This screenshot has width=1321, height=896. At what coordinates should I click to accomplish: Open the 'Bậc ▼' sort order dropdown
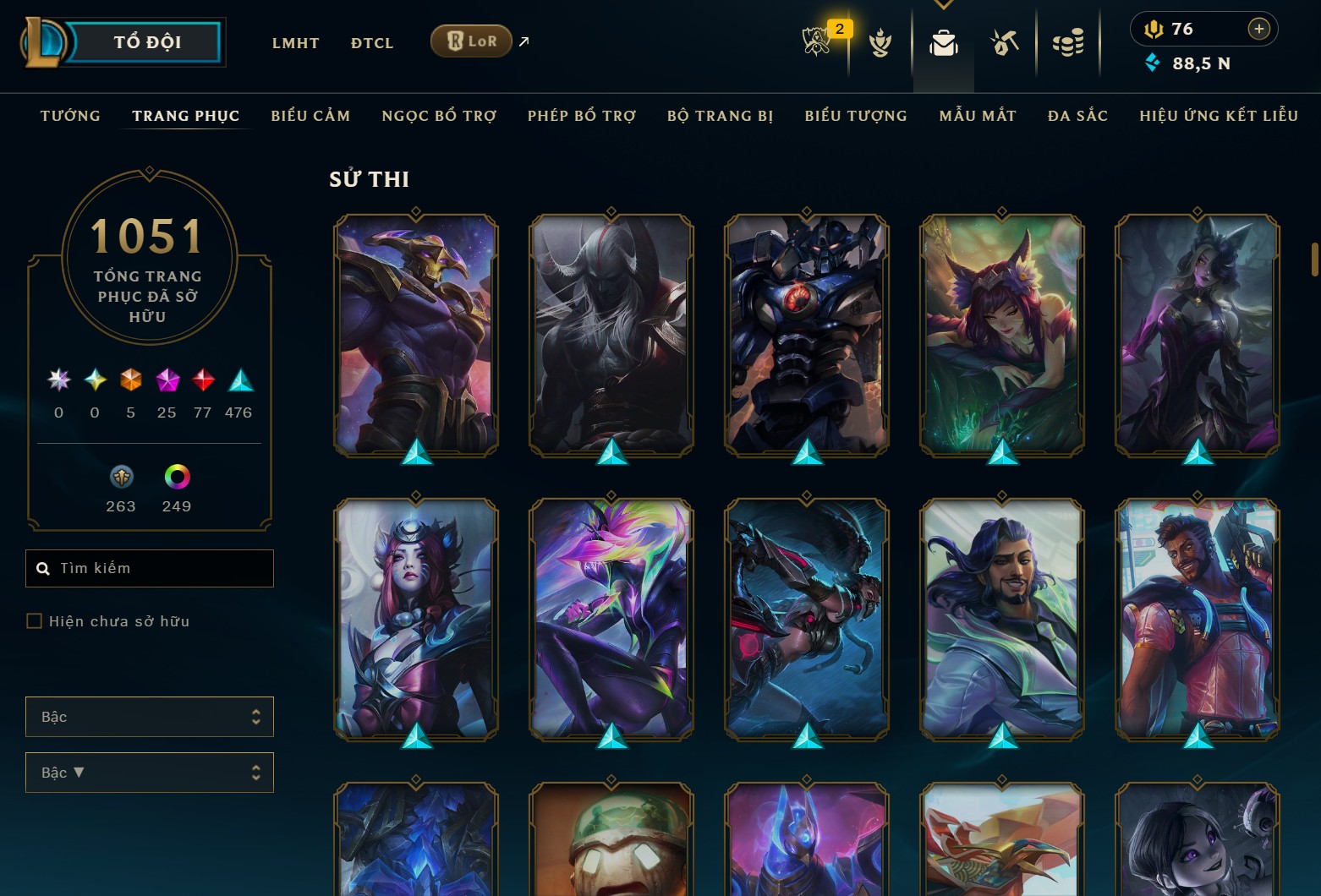pos(150,772)
